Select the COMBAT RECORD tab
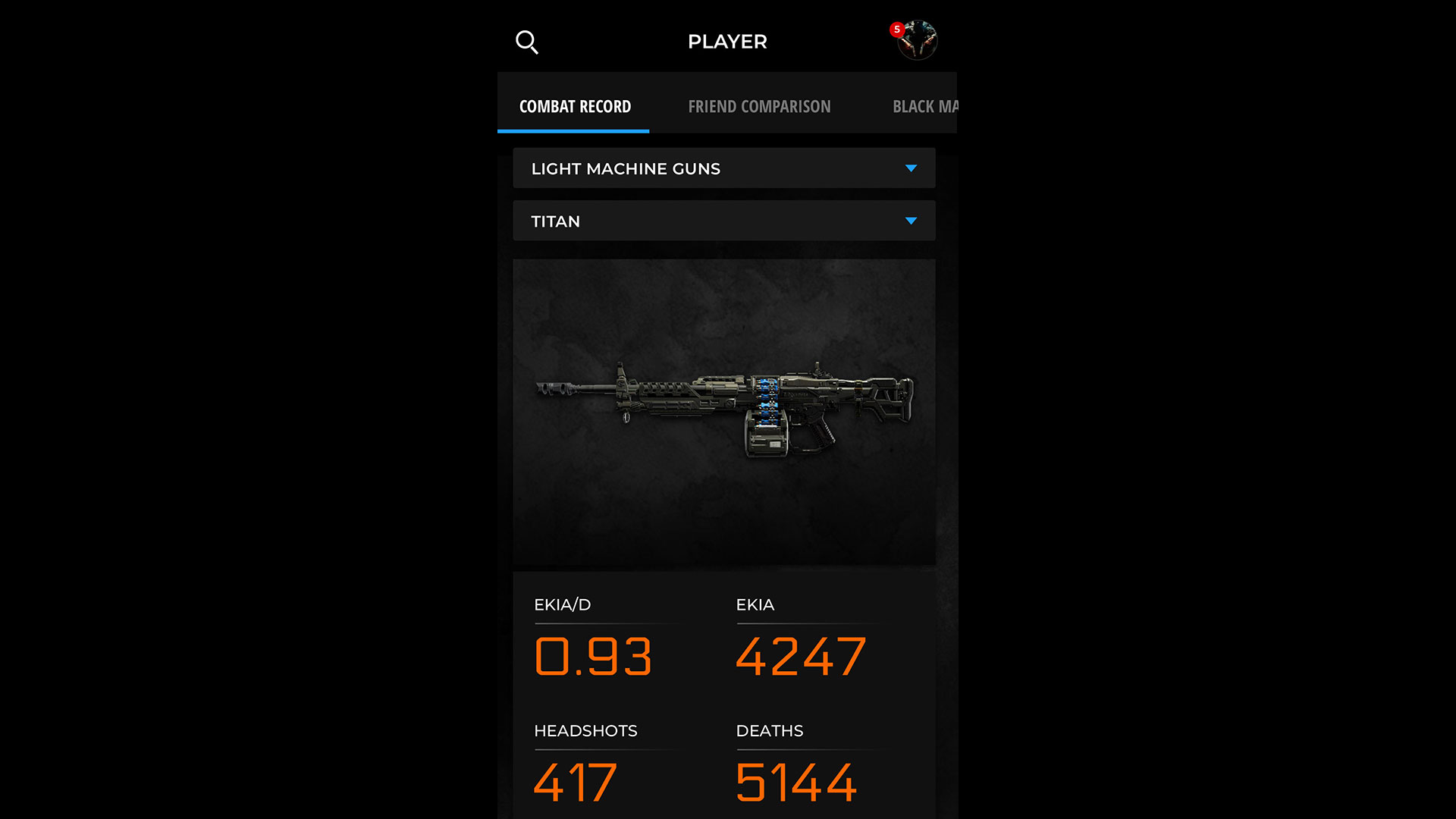The height and width of the screenshot is (819, 1456). (575, 106)
